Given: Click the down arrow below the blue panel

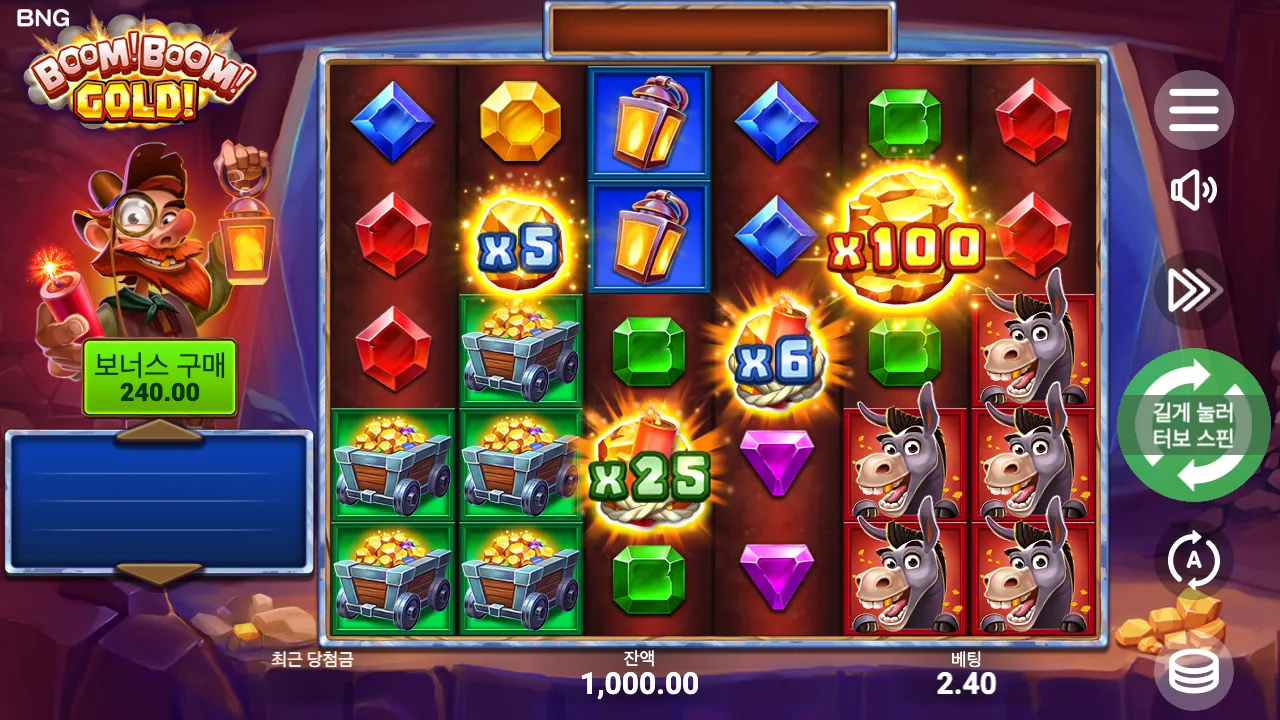Looking at the screenshot, I should 160,573.
